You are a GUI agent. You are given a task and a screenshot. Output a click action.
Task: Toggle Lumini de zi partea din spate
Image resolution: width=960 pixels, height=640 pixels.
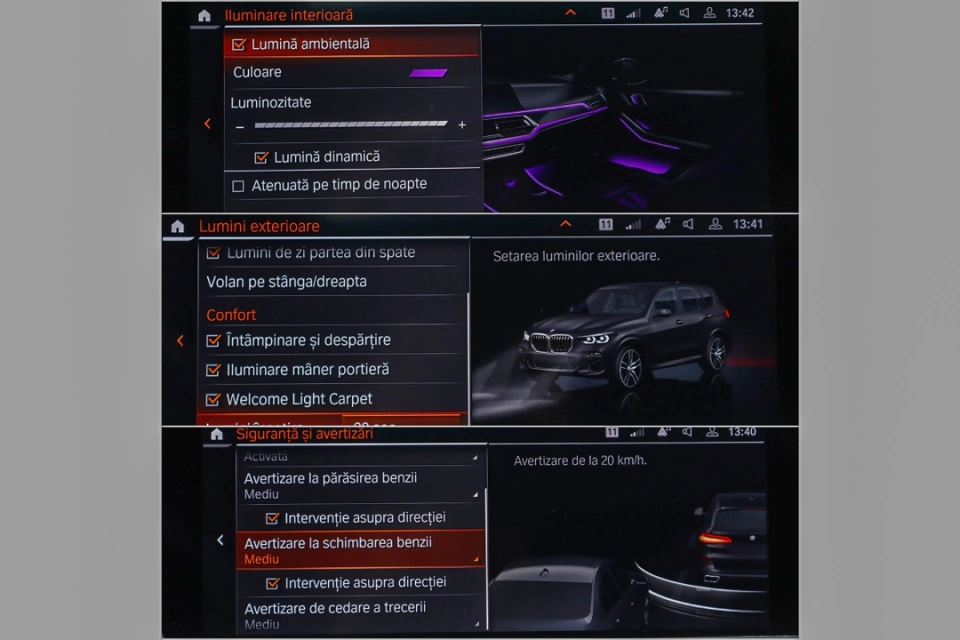pyautogui.click(x=213, y=253)
